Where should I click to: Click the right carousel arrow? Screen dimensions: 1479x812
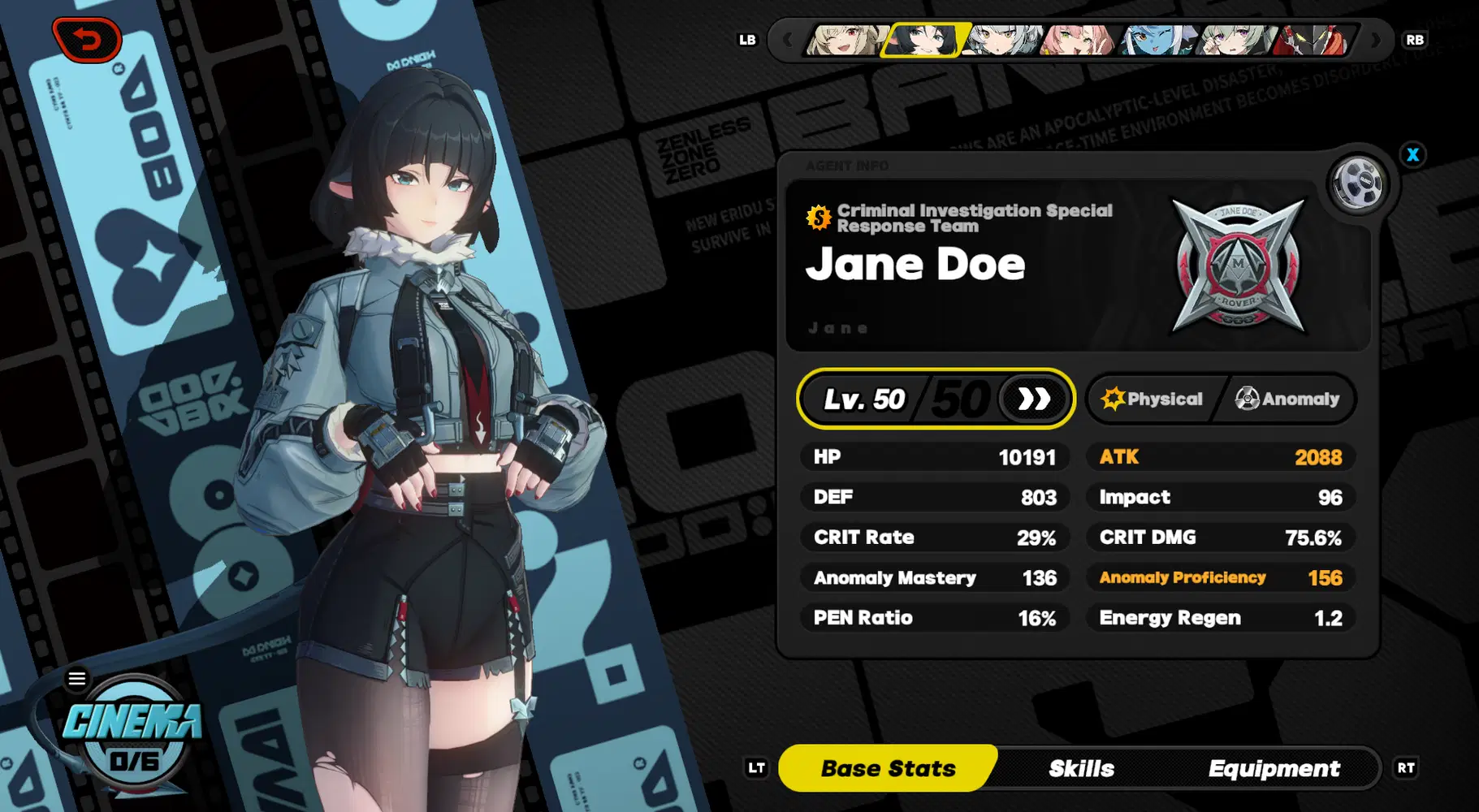[x=1374, y=39]
